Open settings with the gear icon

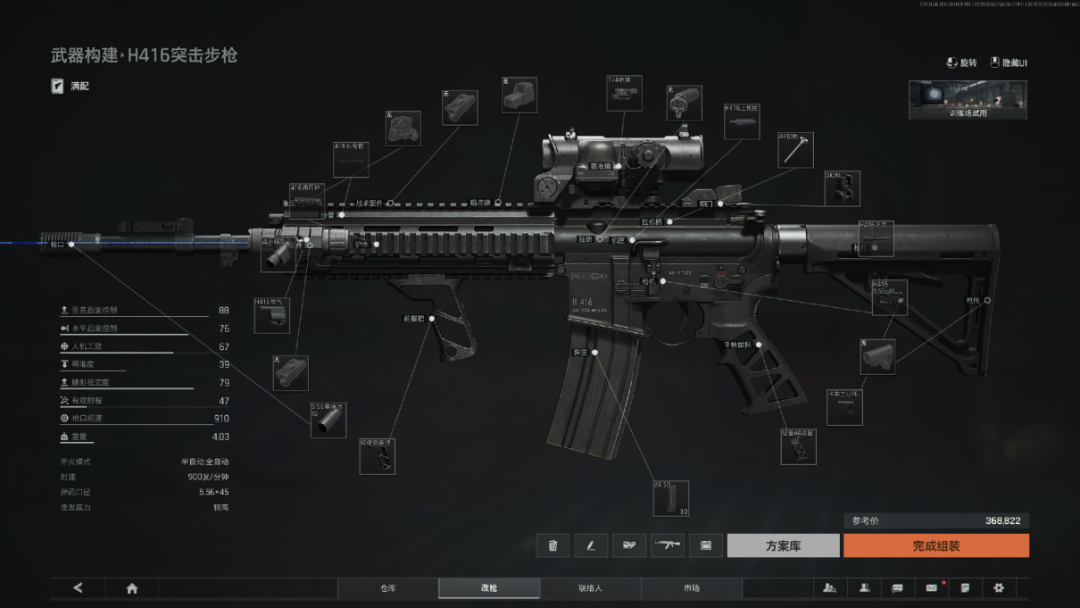click(x=998, y=588)
